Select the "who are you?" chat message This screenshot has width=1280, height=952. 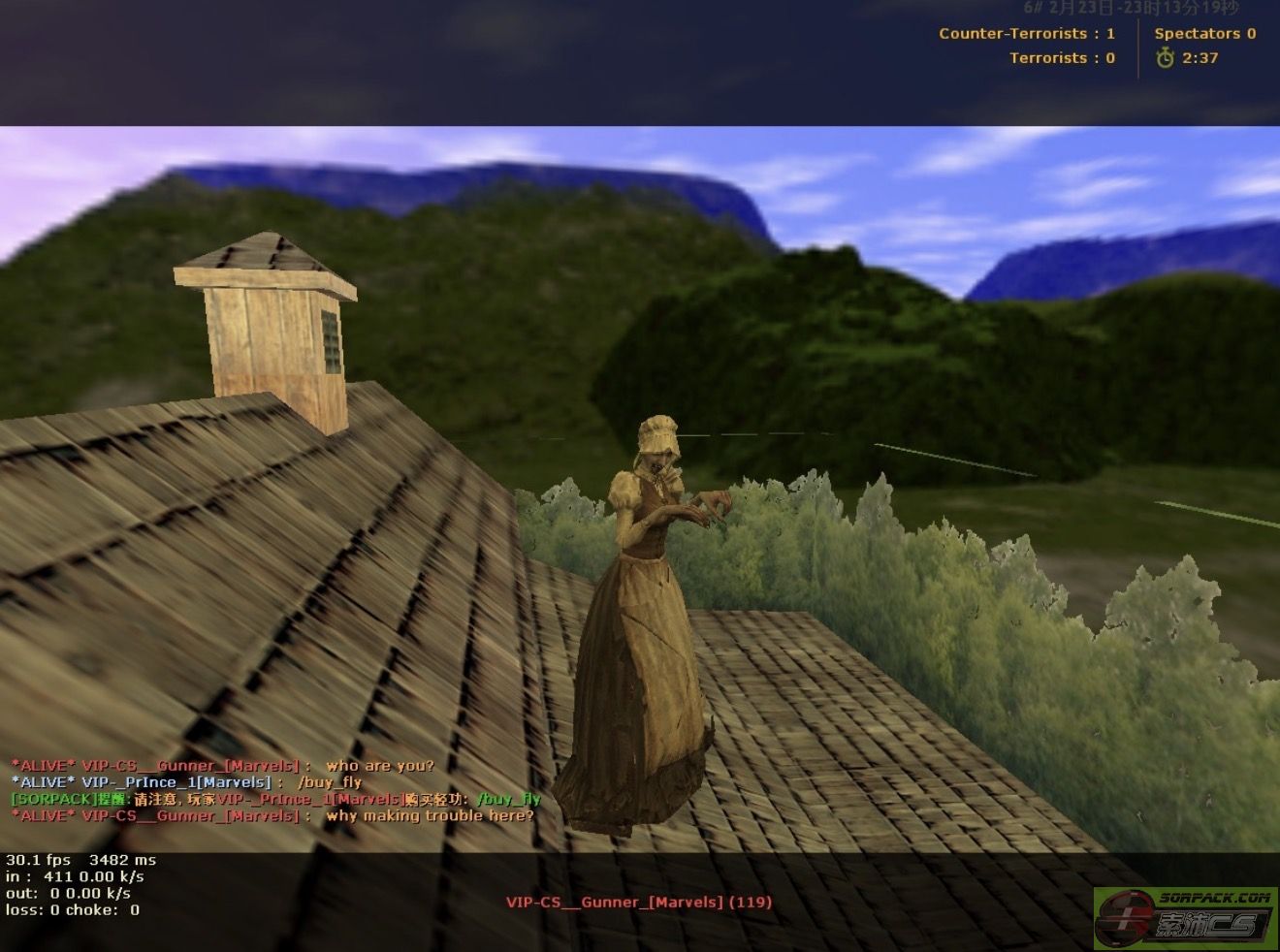point(379,766)
